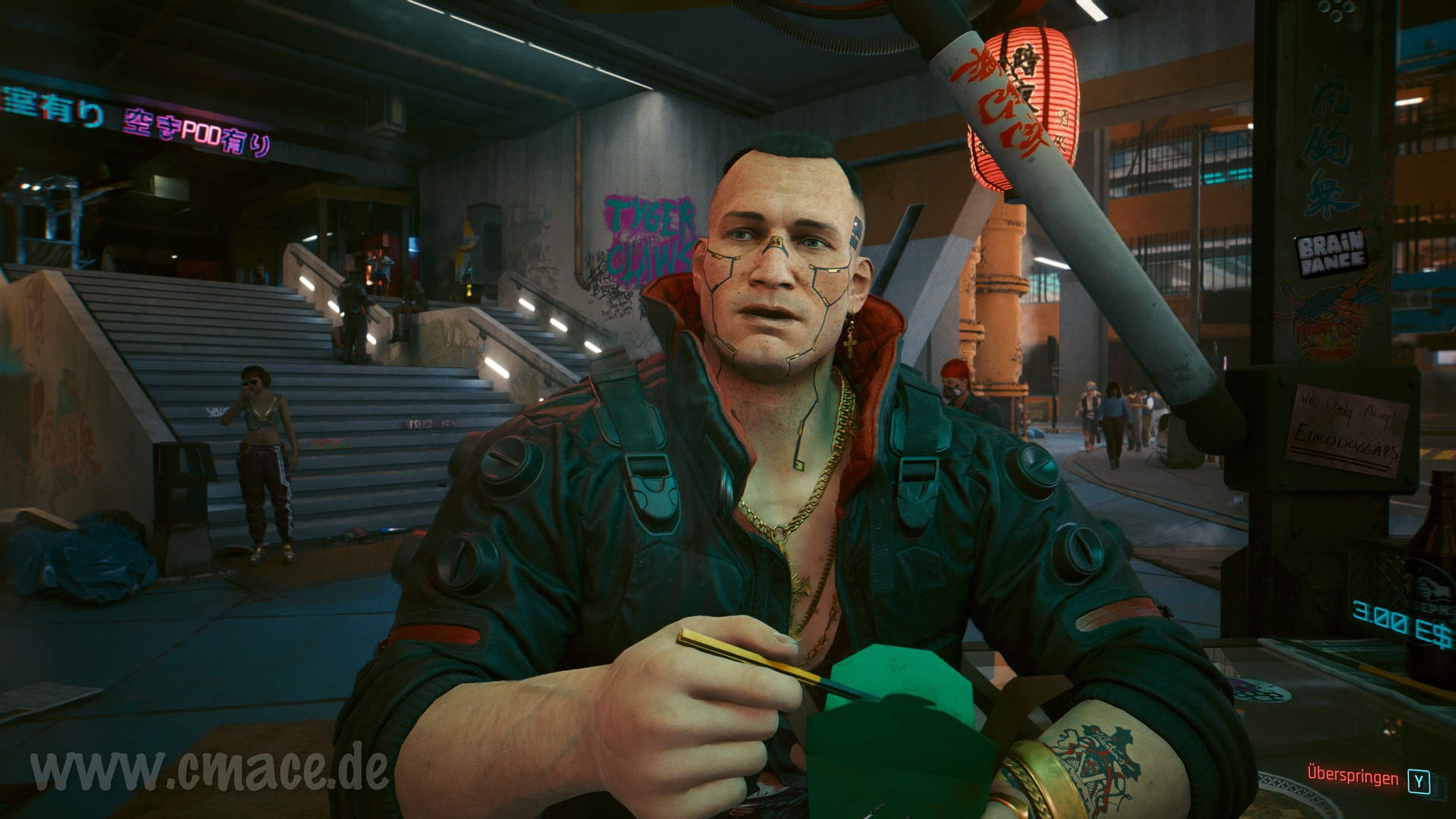Skip the cutscene via the Überspringen label

tap(1353, 777)
